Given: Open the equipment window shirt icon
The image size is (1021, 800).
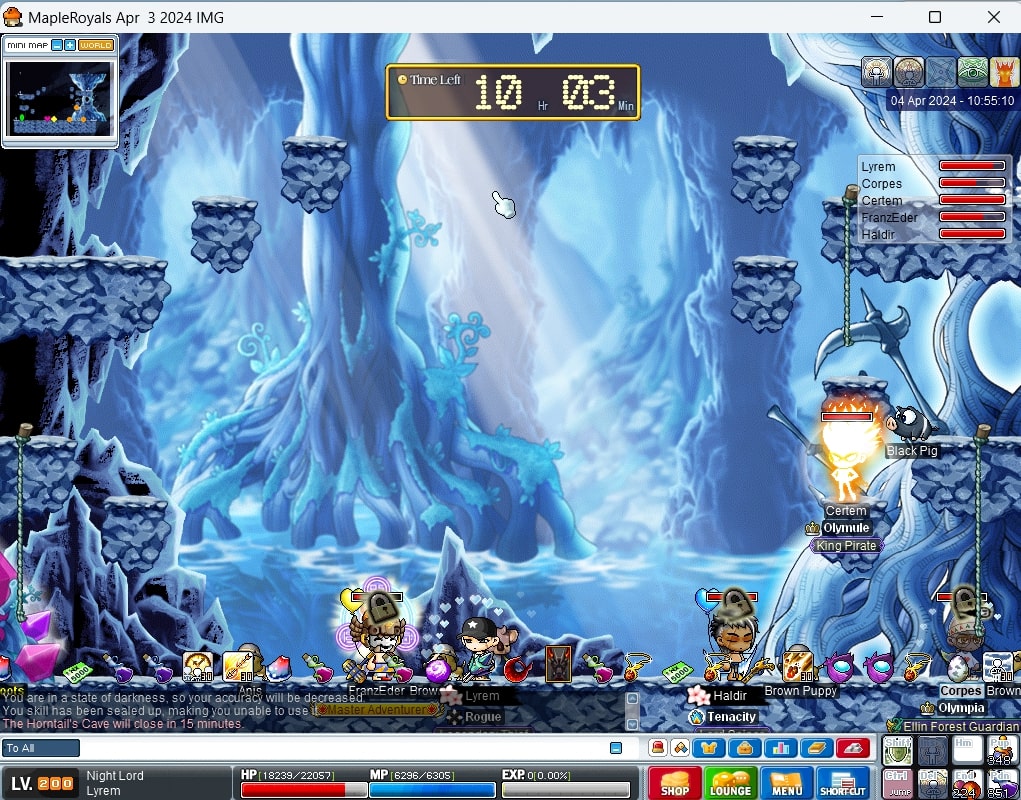Looking at the screenshot, I should point(709,747).
